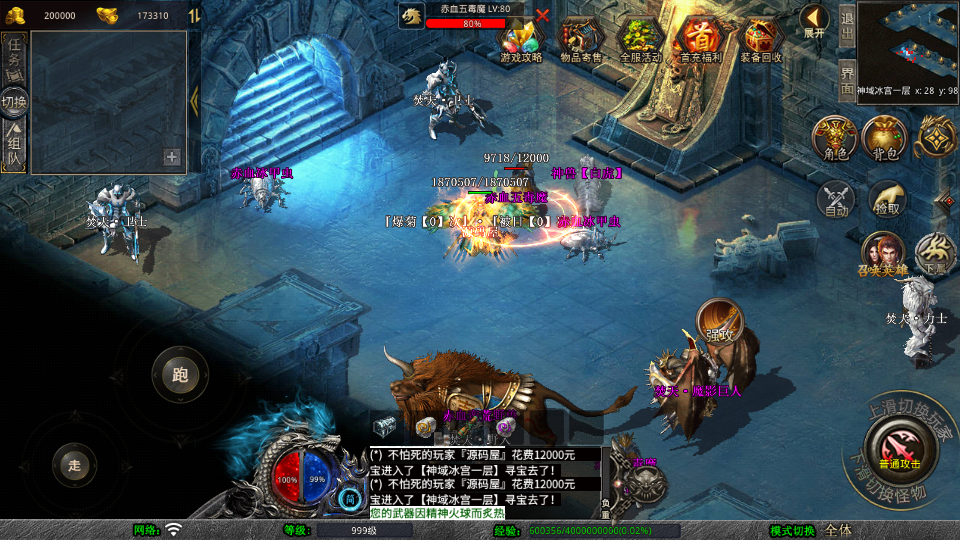Screen dimensions: 960x540
Task: Open the 装备回收 equipment recycling
Action: tap(762, 40)
